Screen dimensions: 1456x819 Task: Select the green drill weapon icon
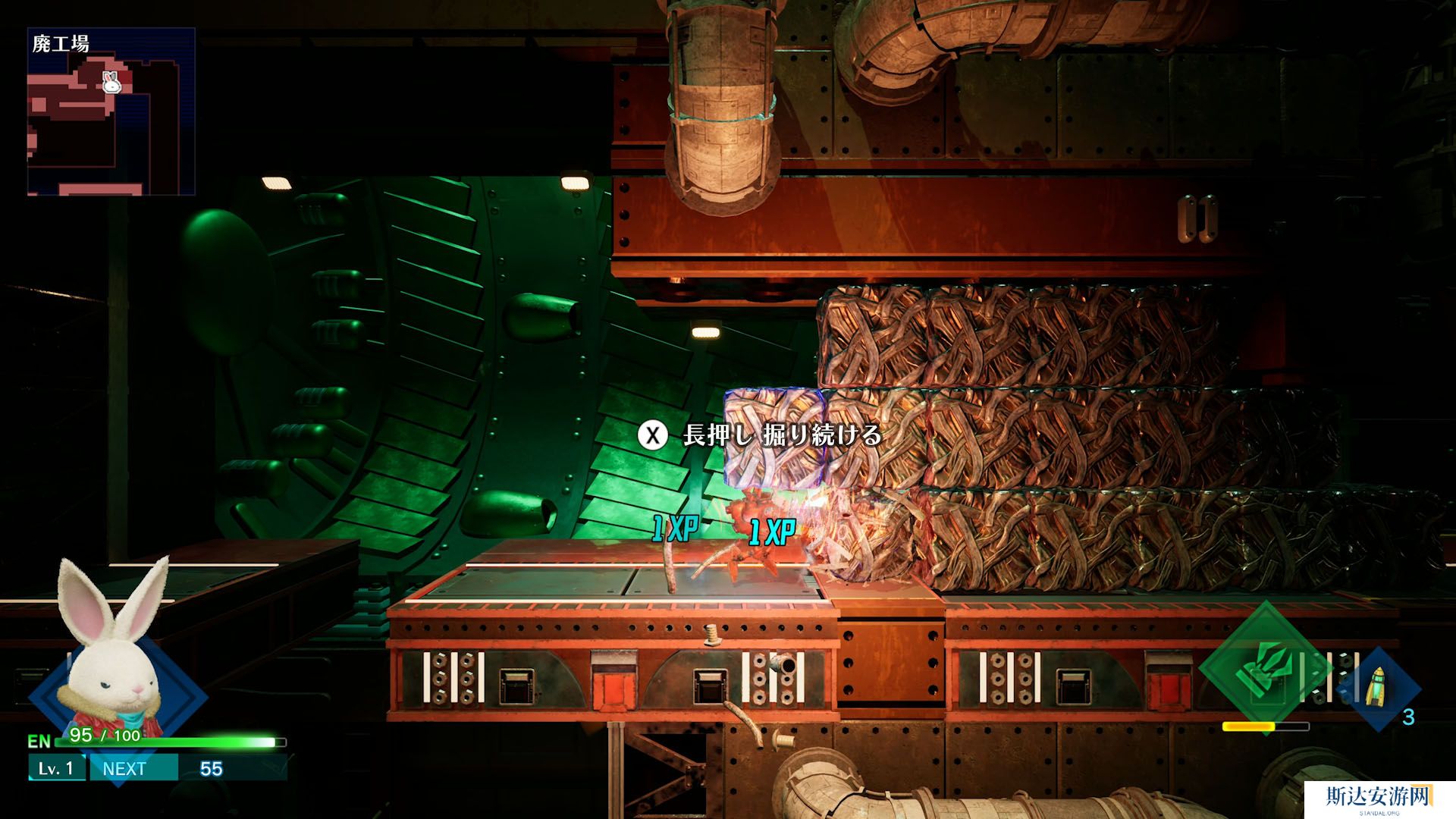tap(1264, 667)
